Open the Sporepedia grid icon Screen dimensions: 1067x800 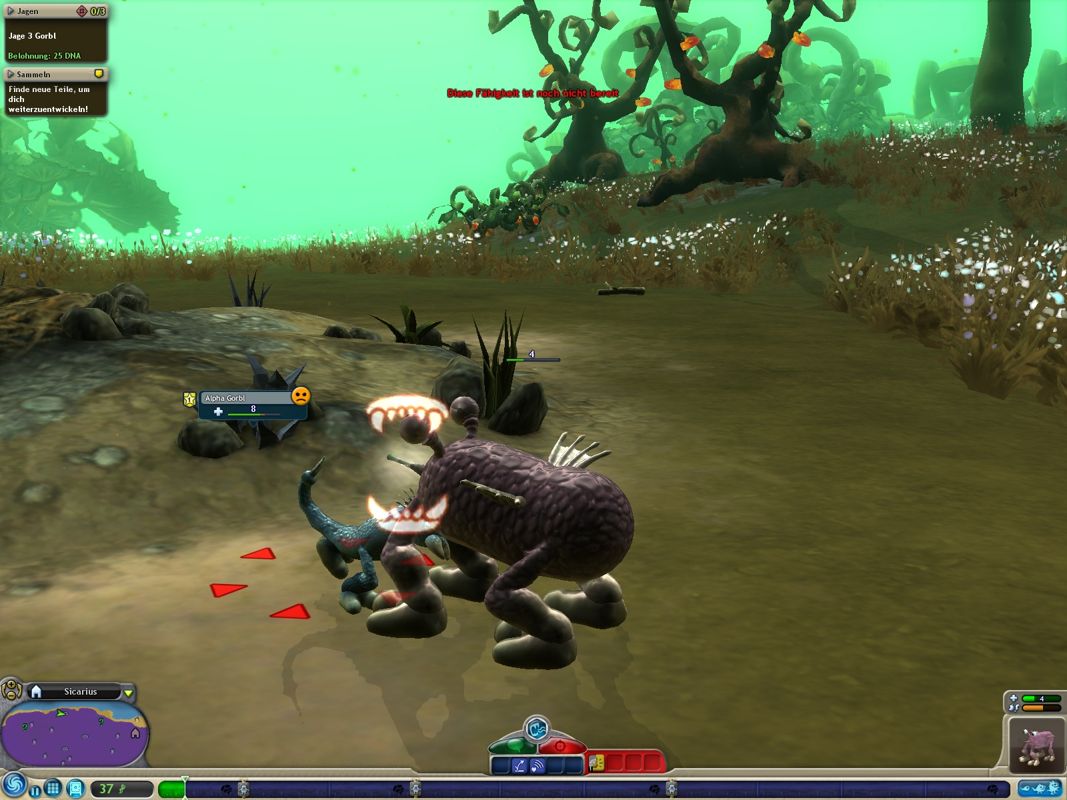(x=53, y=788)
